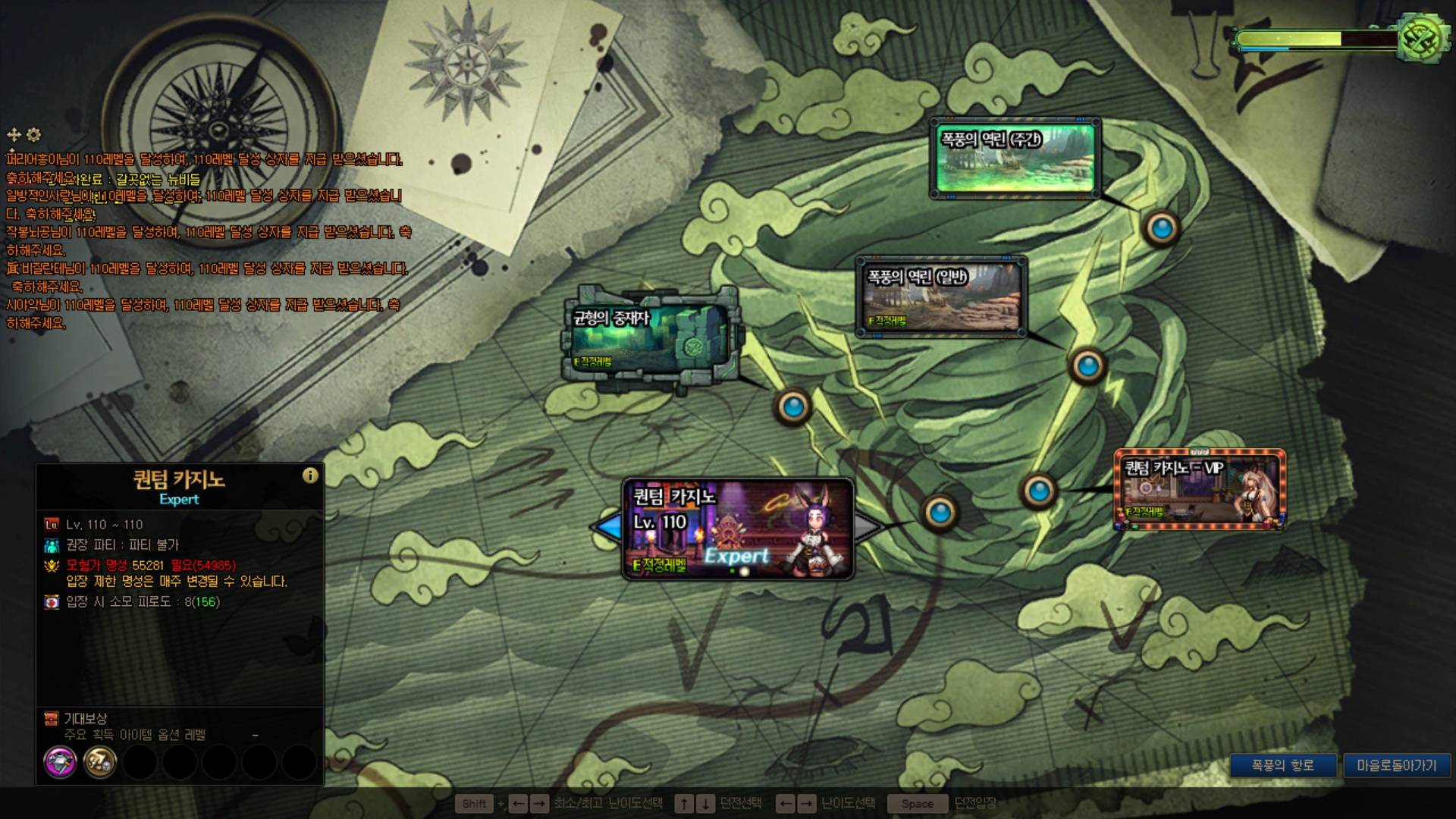This screenshot has height=819, width=1456.
Task: Enter the 퀀텀 카지노 Expert dungeon card
Action: [x=737, y=529]
